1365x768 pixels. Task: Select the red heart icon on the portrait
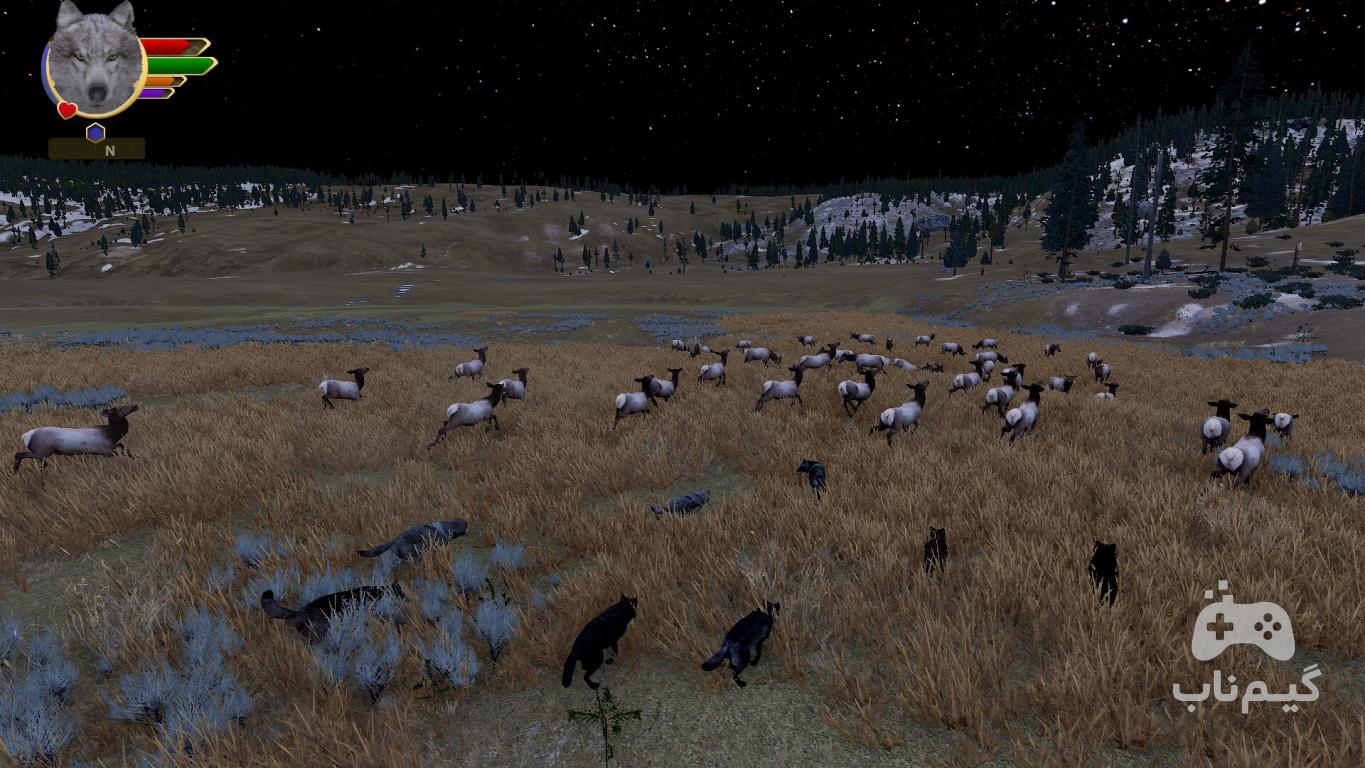[67, 110]
